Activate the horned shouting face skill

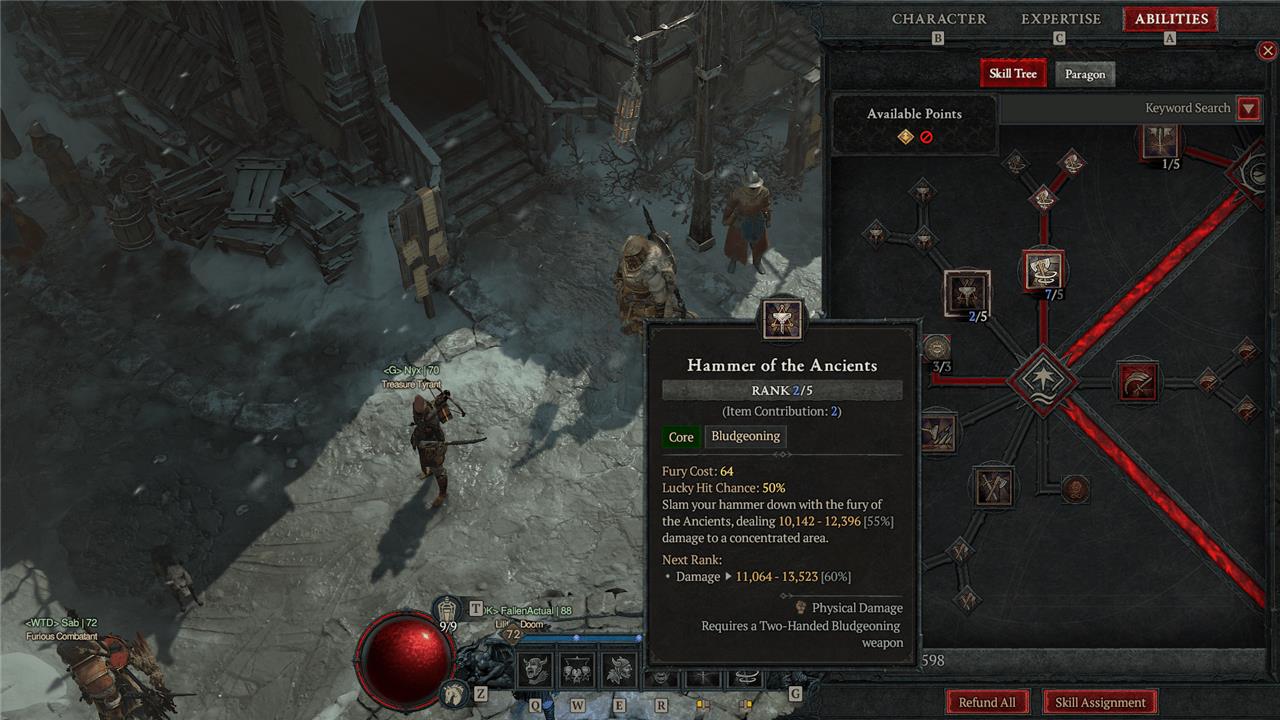[535, 669]
